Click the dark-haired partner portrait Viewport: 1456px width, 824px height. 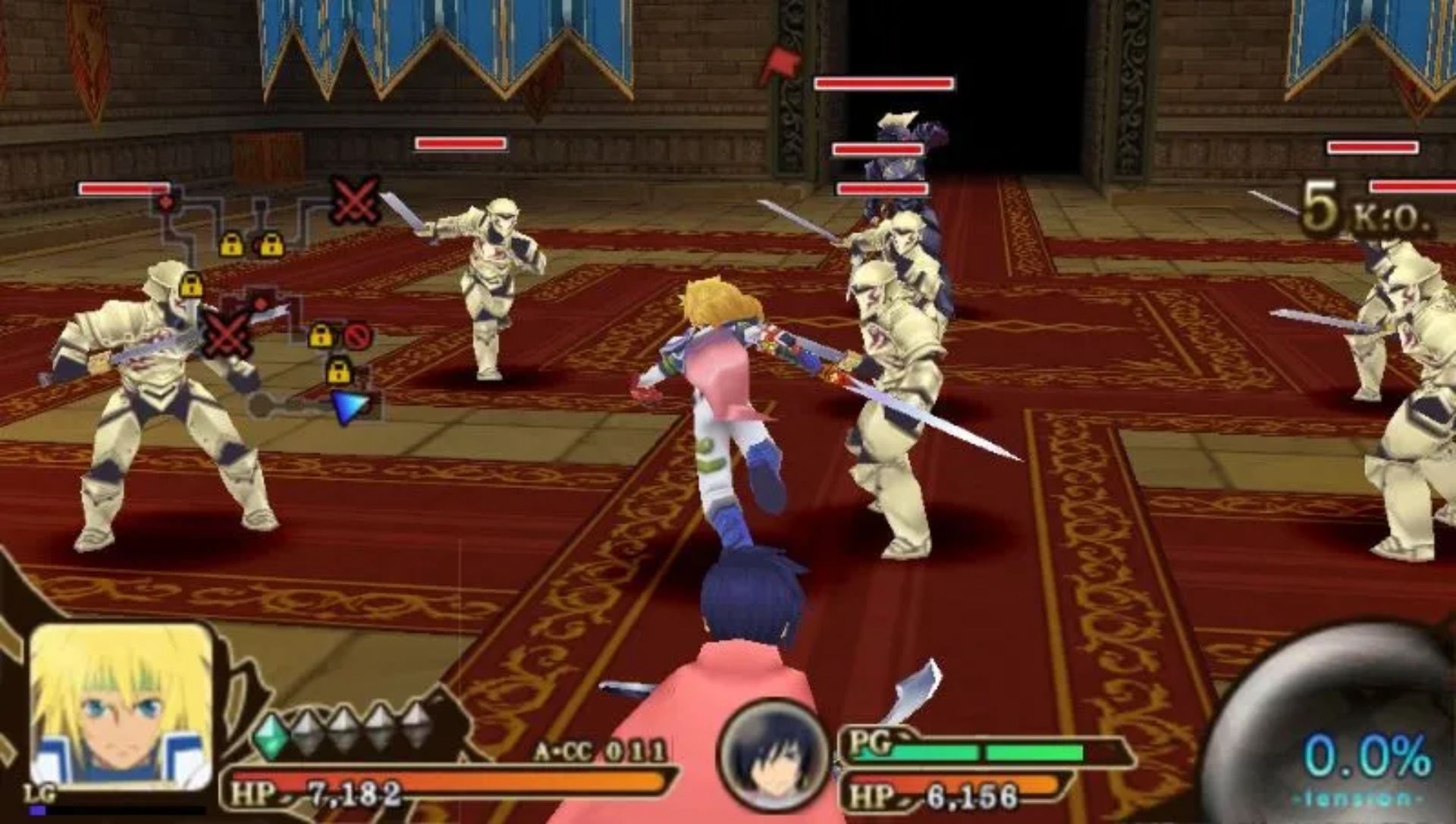coord(773,755)
